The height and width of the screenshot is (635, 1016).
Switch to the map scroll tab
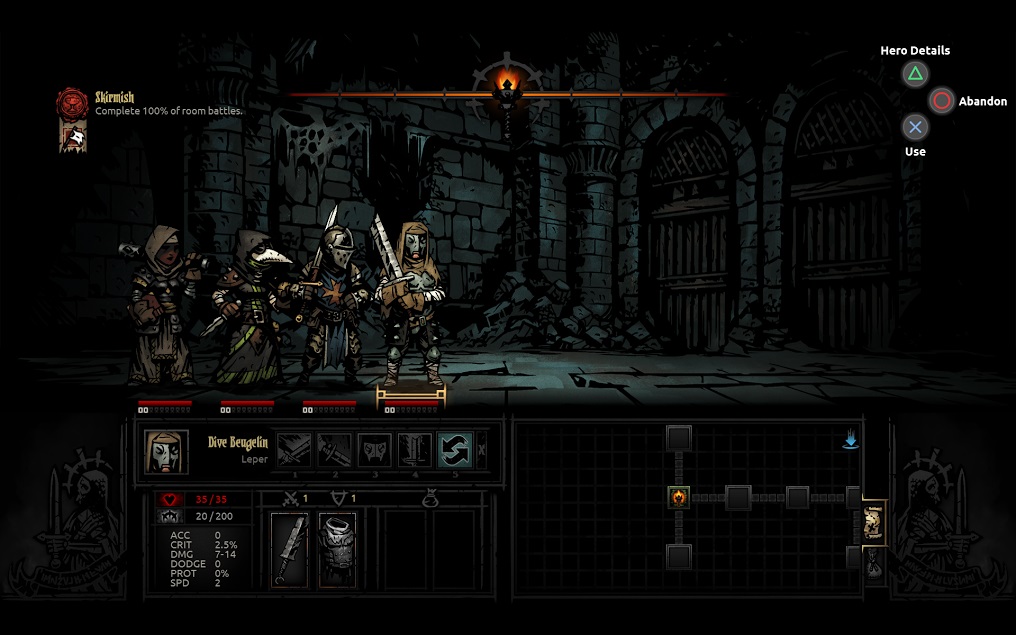(x=872, y=523)
